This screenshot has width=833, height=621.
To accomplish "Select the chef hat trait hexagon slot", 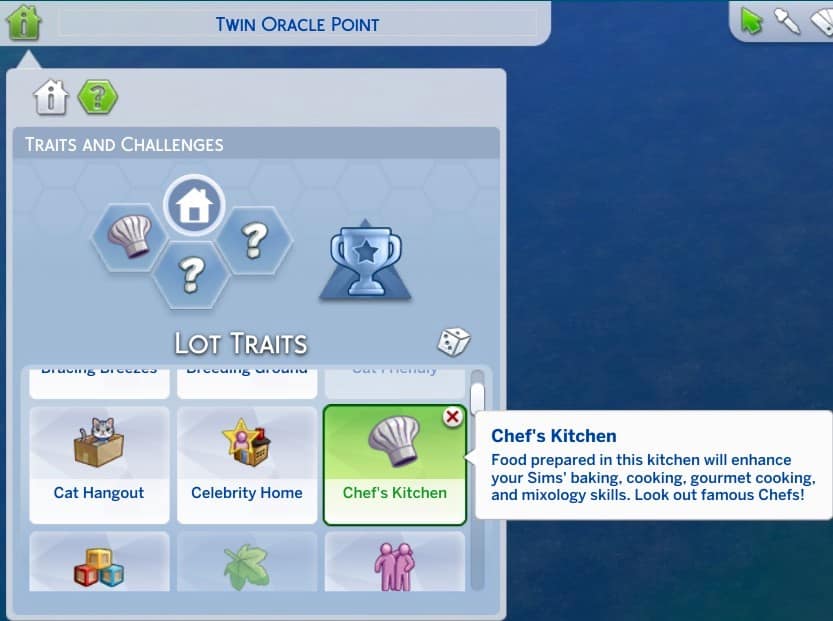I will (x=128, y=238).
